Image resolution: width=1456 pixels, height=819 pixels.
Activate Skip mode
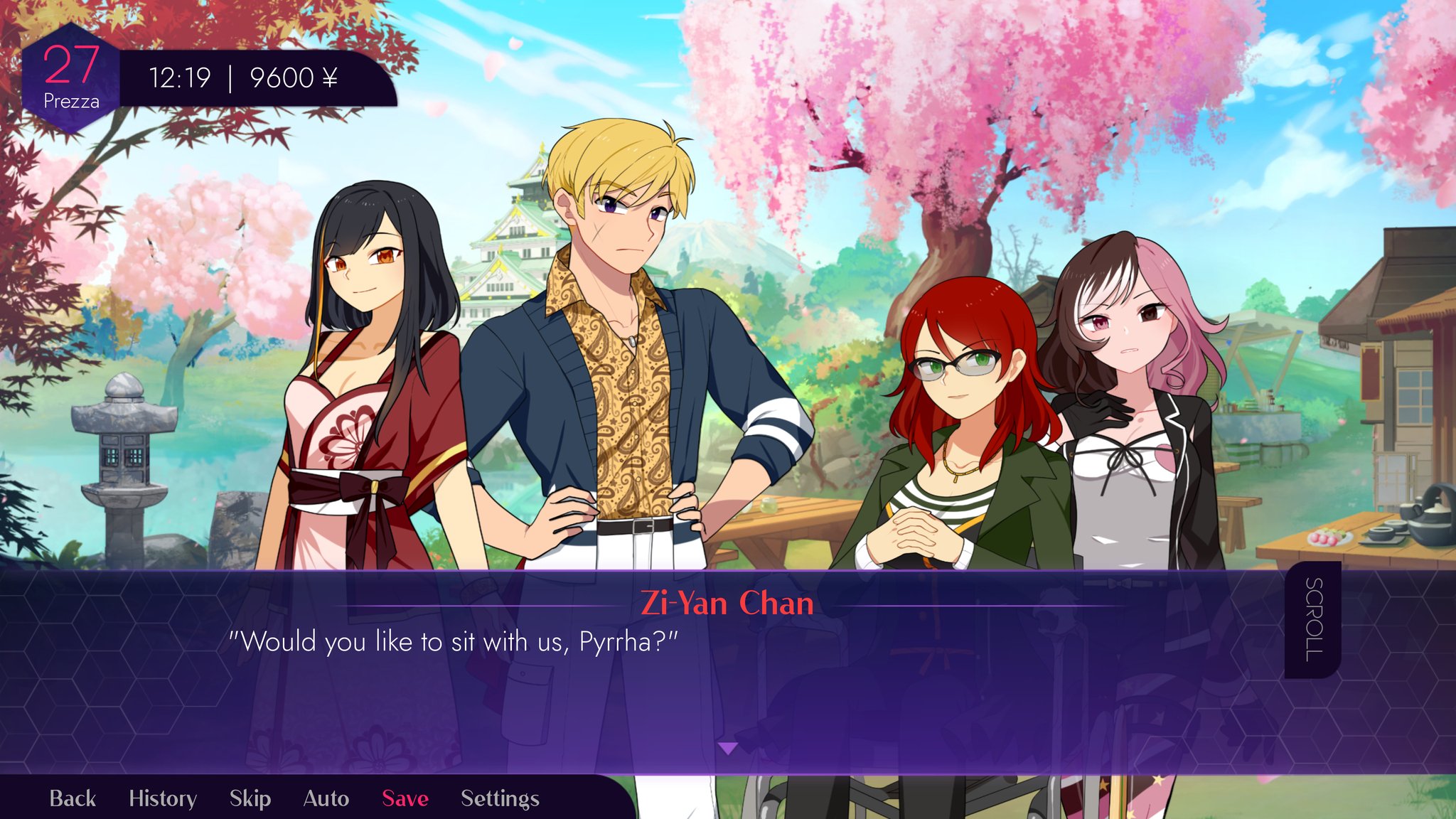pyautogui.click(x=249, y=798)
